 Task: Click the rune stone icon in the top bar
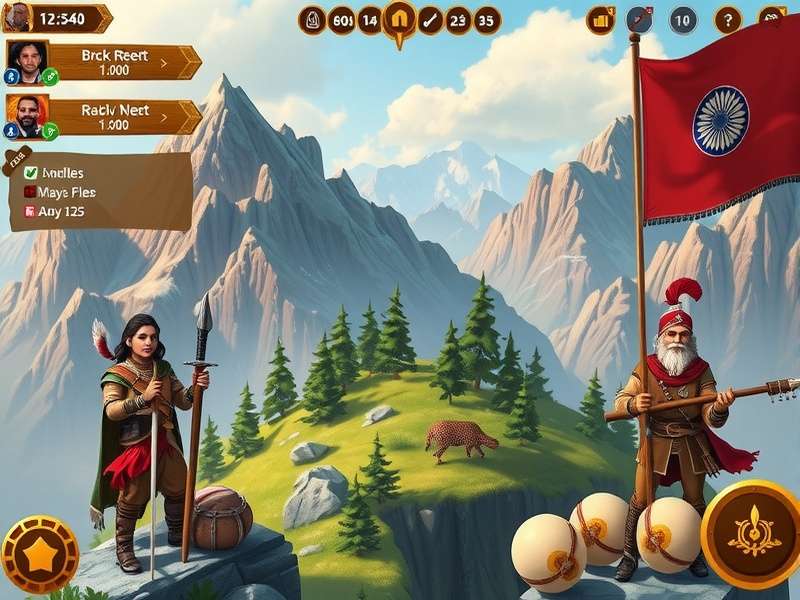point(312,19)
